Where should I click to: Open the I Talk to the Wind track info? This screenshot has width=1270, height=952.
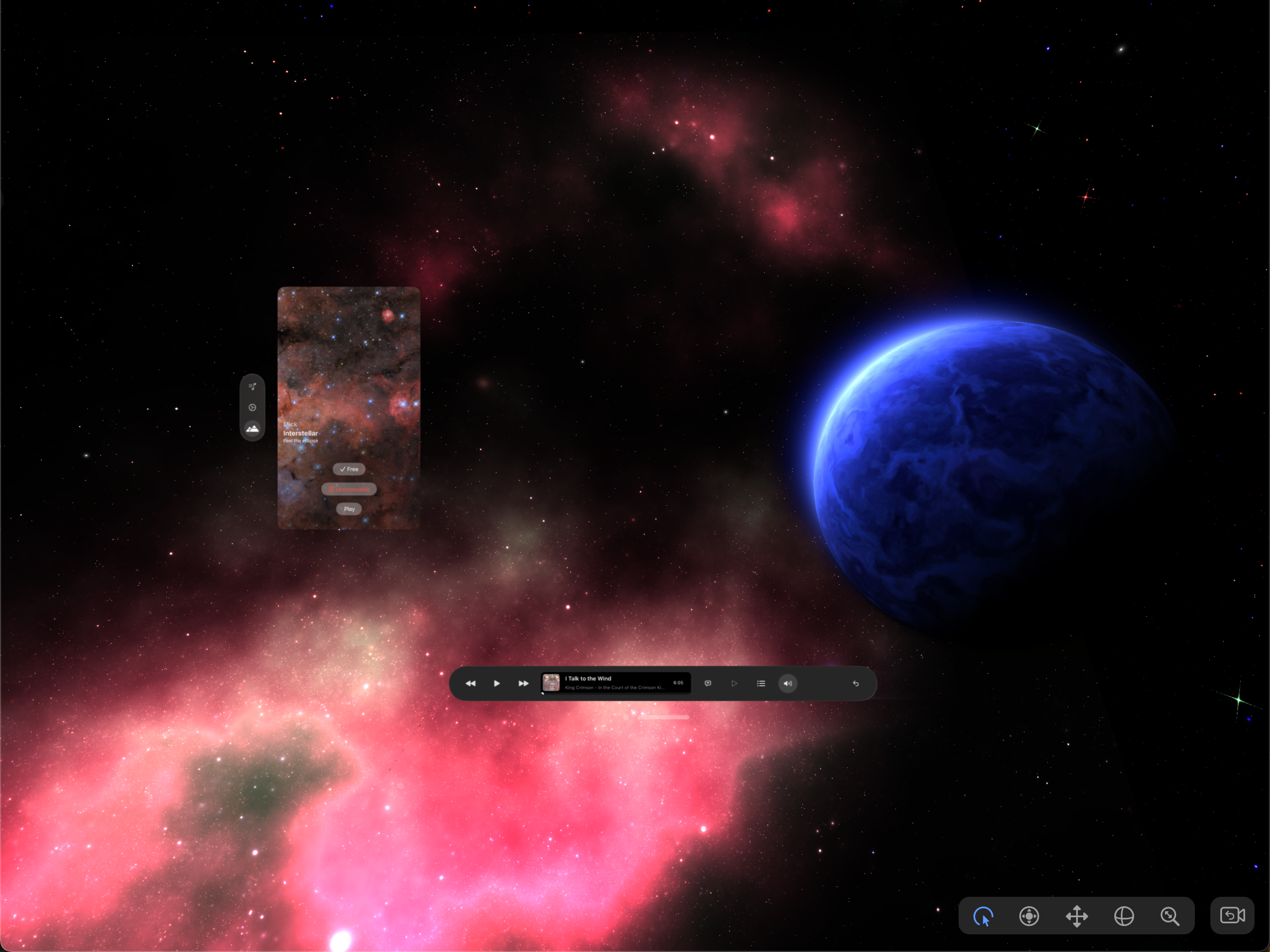616,683
